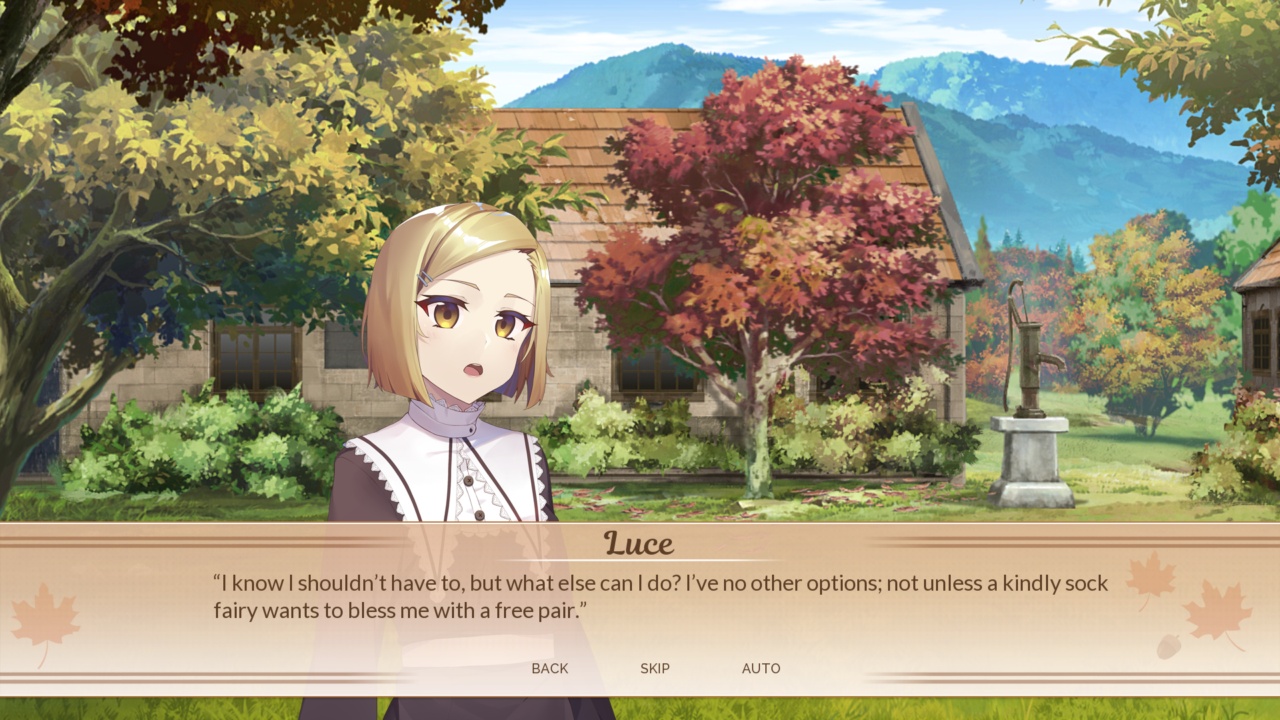1280x720 pixels.
Task: Select the Luce name plate
Action: [639, 543]
